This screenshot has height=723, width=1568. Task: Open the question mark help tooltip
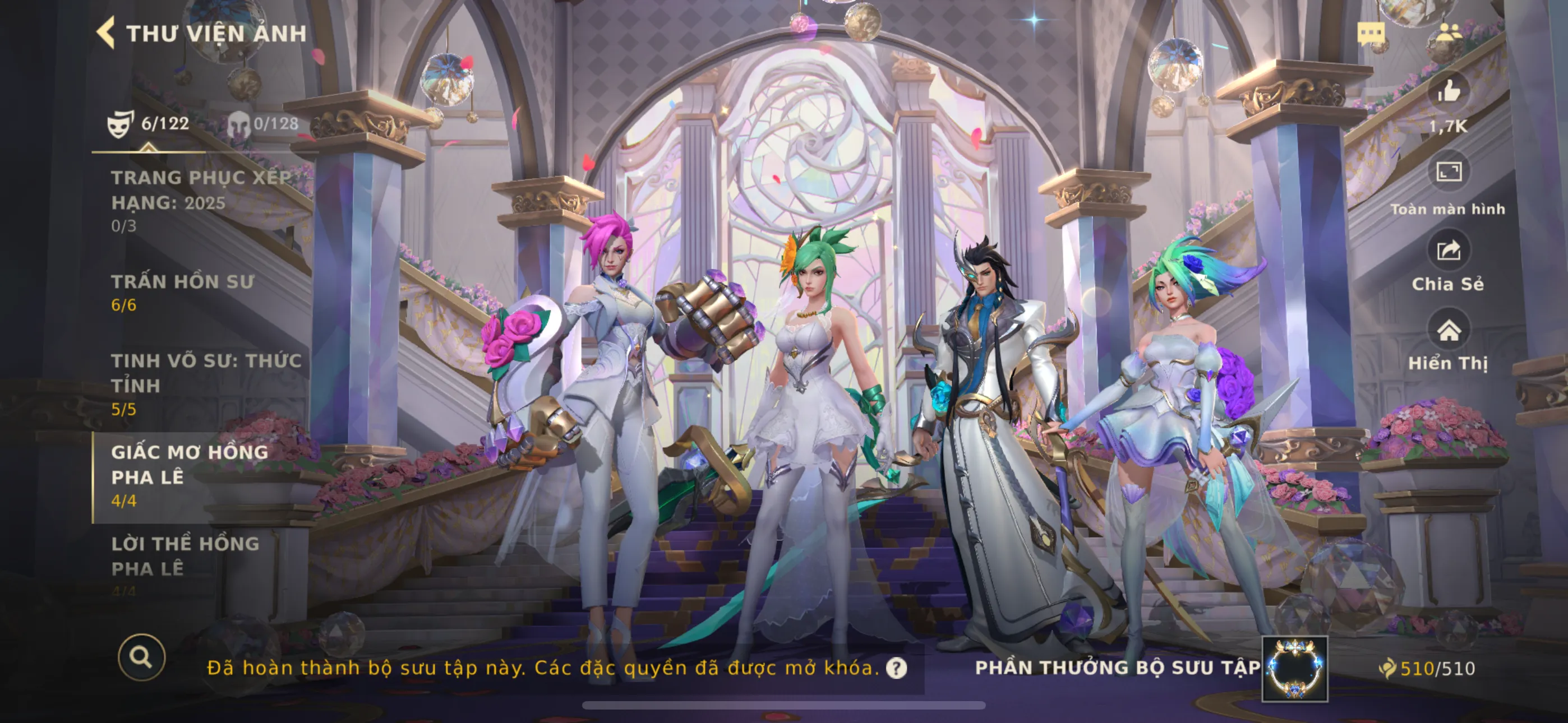pos(896,668)
